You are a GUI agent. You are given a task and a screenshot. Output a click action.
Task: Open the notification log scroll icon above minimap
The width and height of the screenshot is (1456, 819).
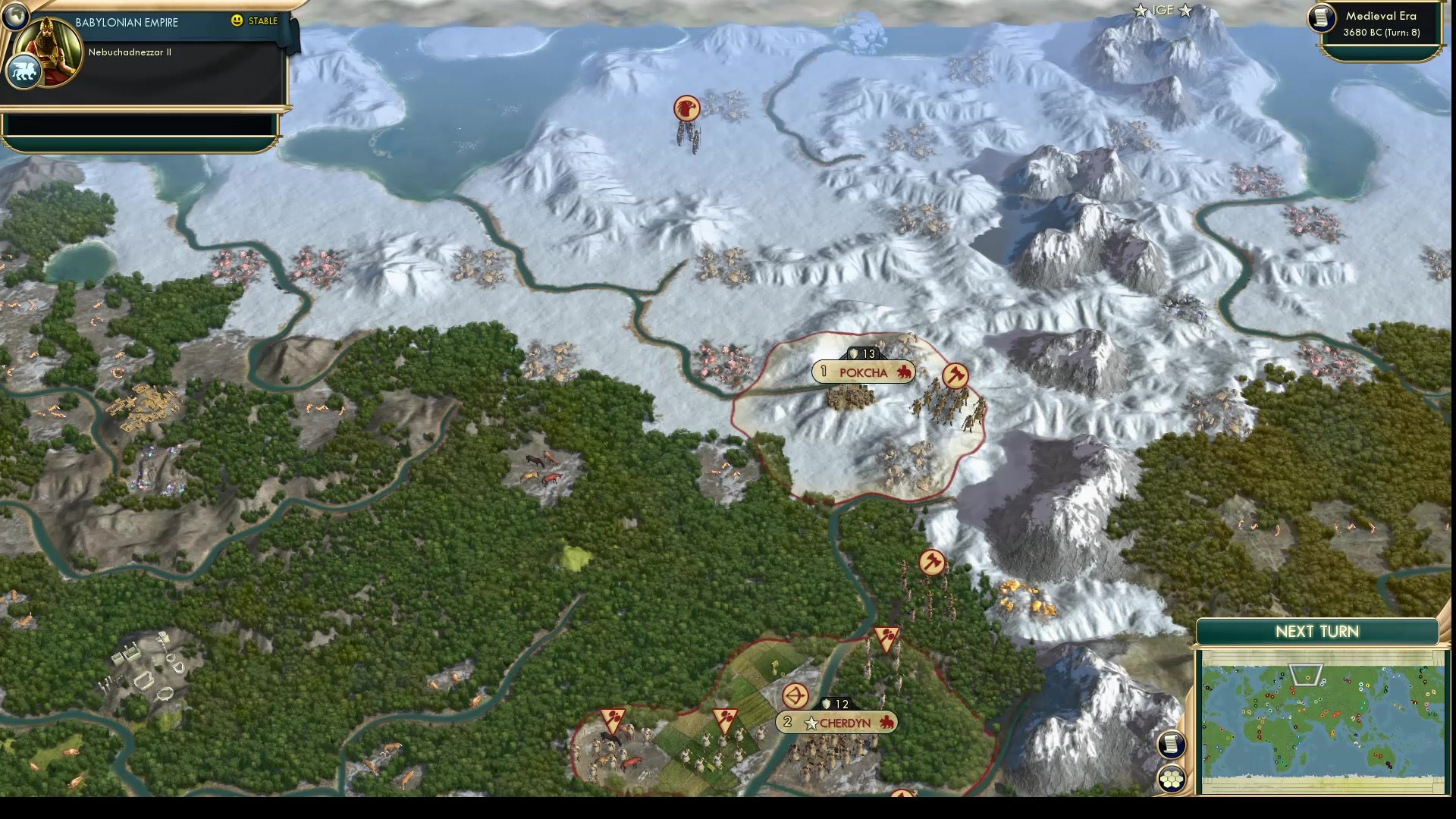(x=1172, y=744)
